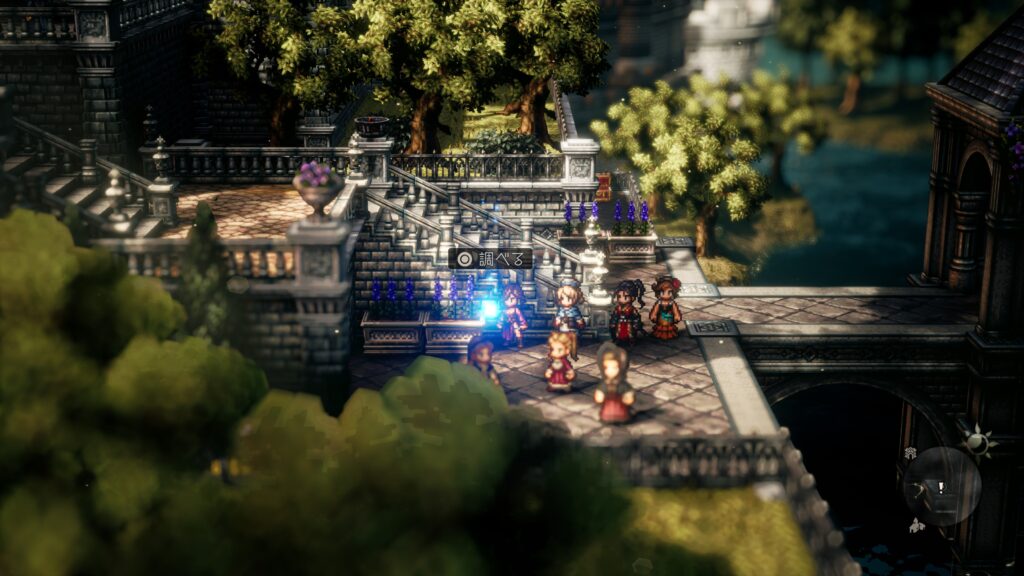Click the house icon below the radar
Screen dimensions: 1024x576
point(915,526)
